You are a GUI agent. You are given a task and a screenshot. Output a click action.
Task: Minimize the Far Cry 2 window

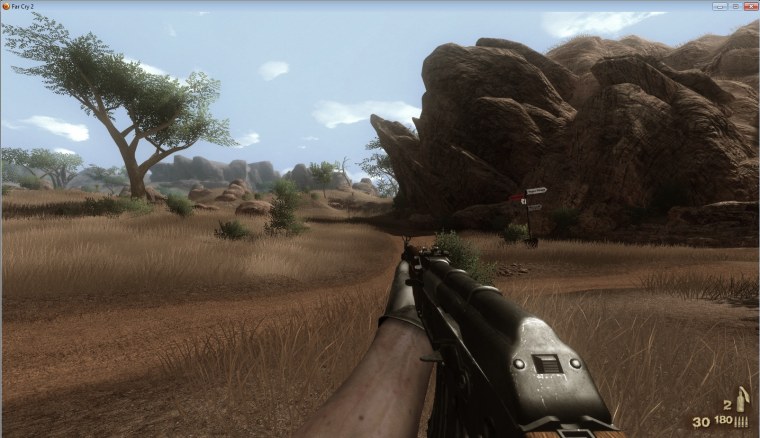click(x=719, y=5)
